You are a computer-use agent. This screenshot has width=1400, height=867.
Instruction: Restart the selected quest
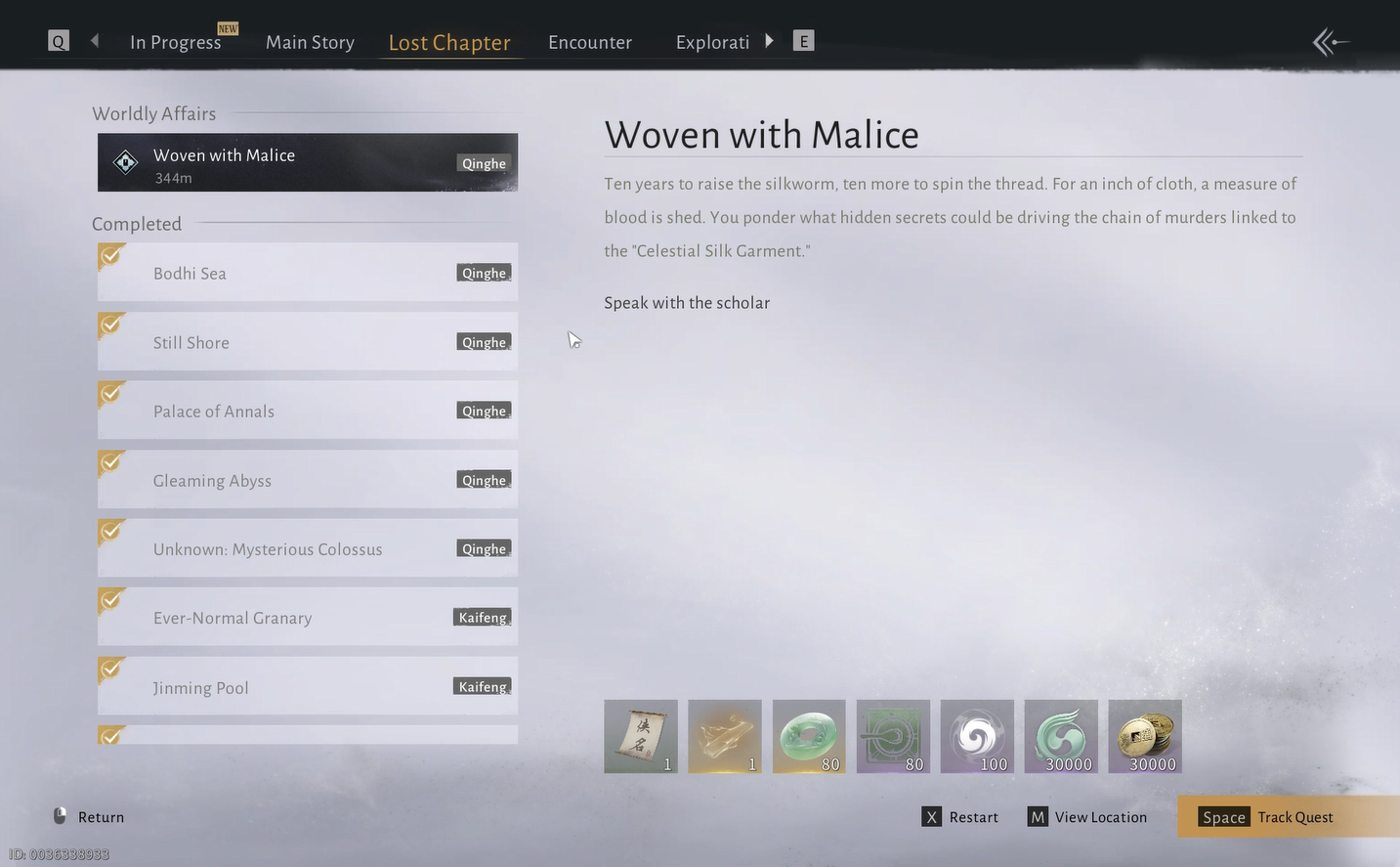960,817
